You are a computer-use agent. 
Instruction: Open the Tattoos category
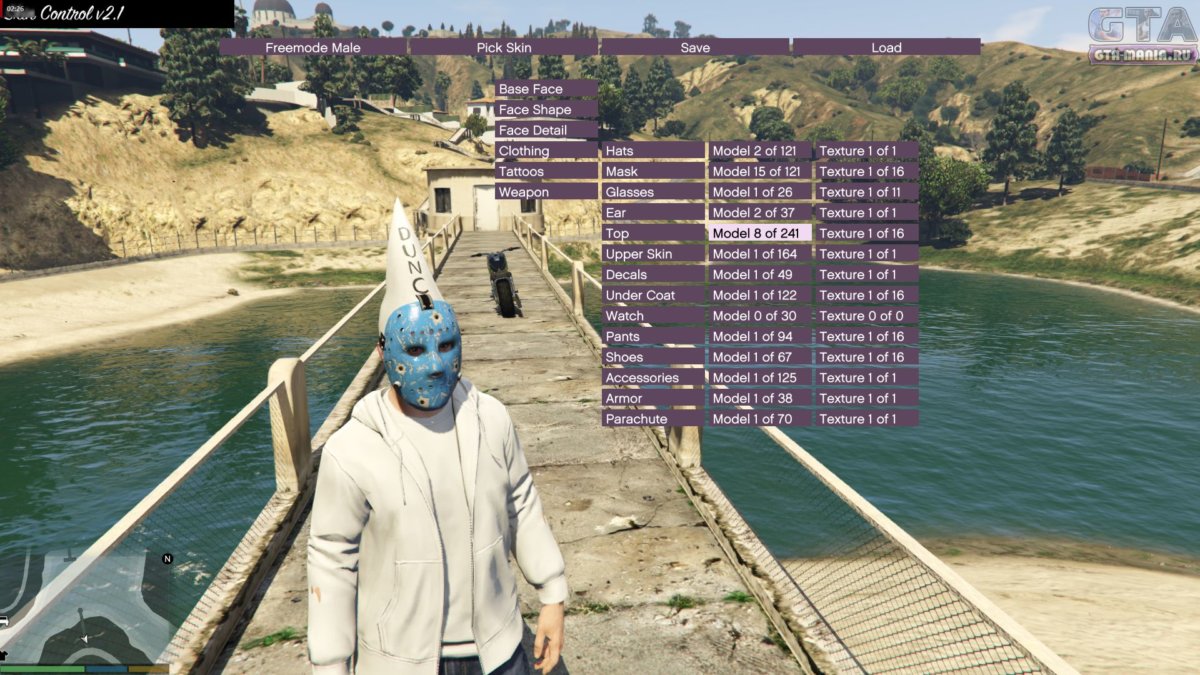(546, 171)
